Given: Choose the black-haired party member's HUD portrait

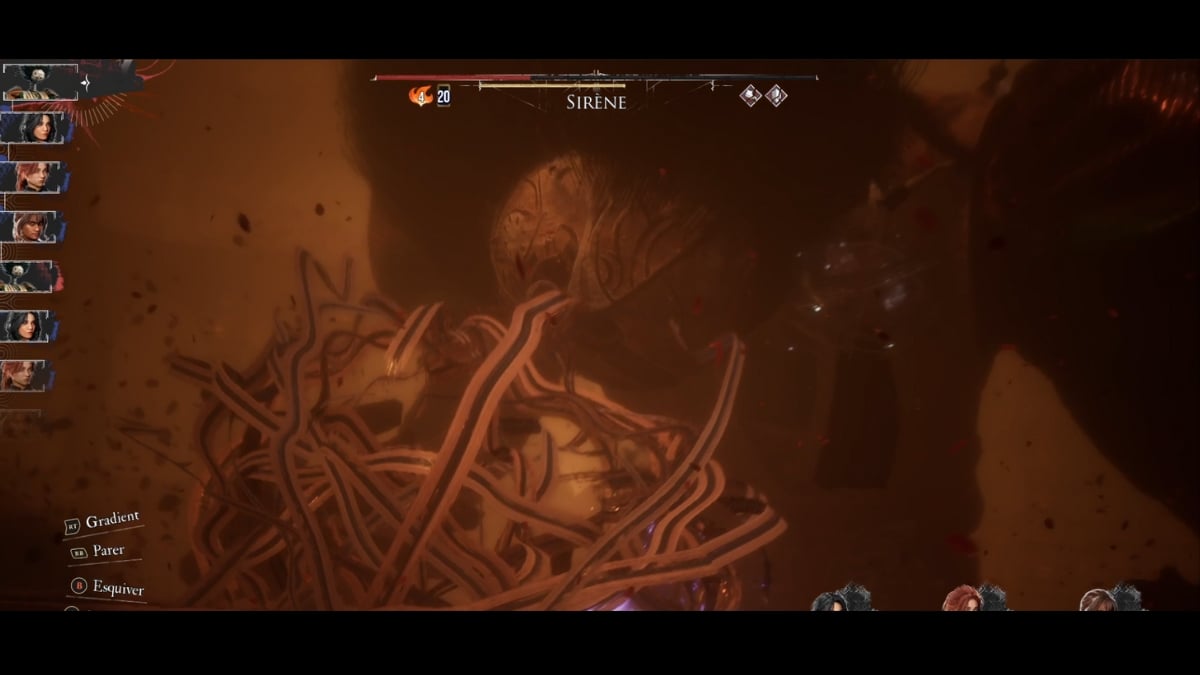Looking at the screenshot, I should click(x=831, y=600).
